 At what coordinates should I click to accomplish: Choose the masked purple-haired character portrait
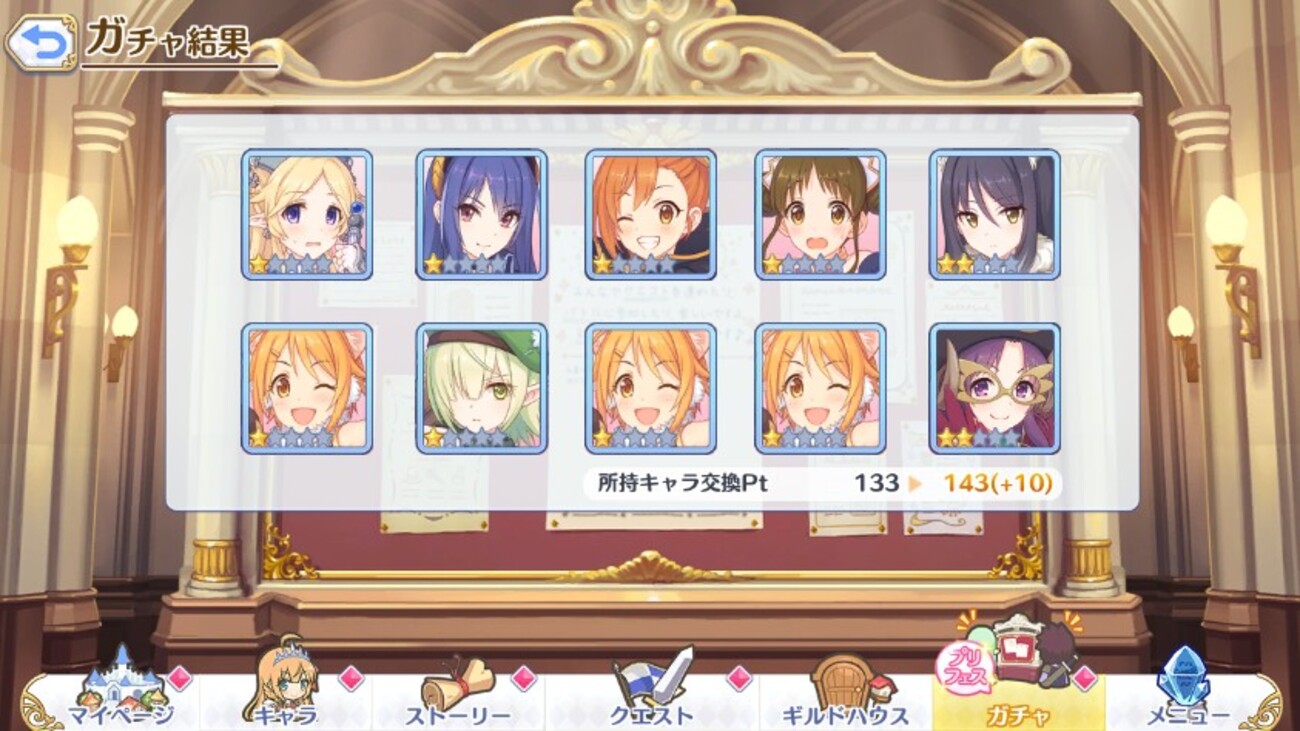tap(994, 388)
